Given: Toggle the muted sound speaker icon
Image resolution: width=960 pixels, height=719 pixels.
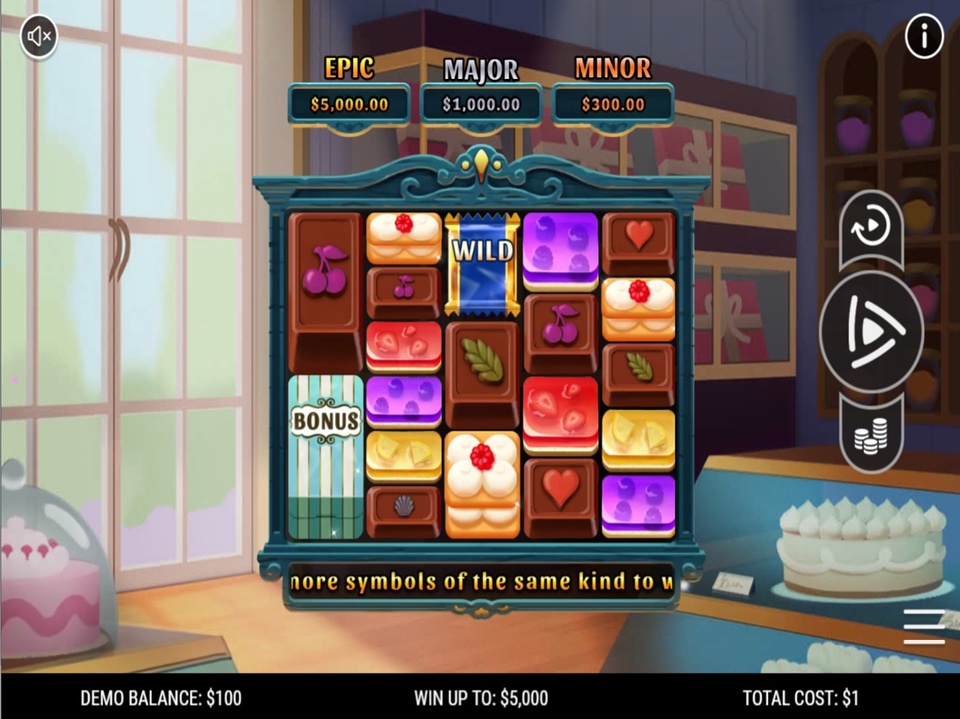Looking at the screenshot, I should point(39,38).
